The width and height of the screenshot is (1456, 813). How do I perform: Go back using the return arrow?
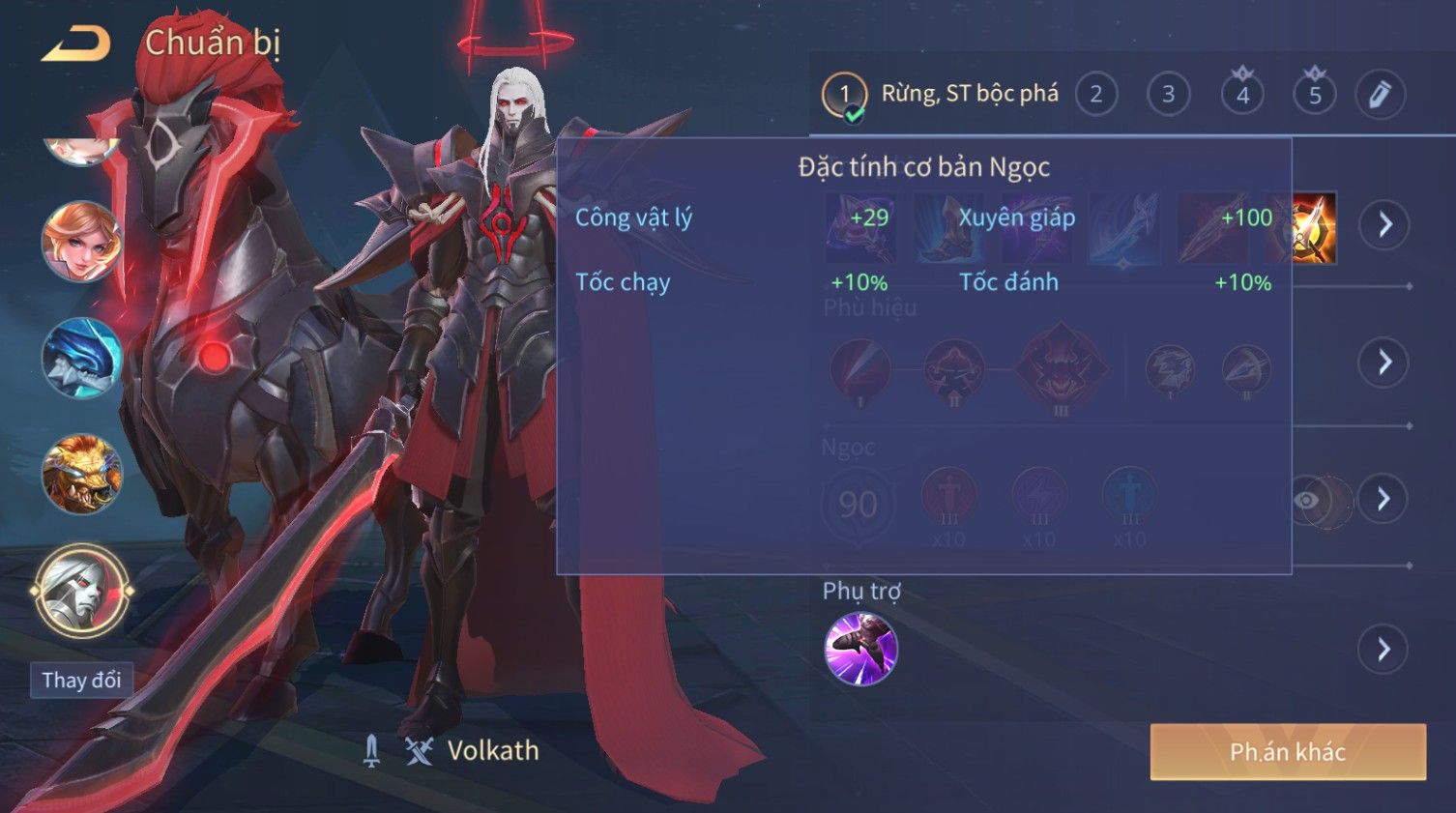point(76,44)
